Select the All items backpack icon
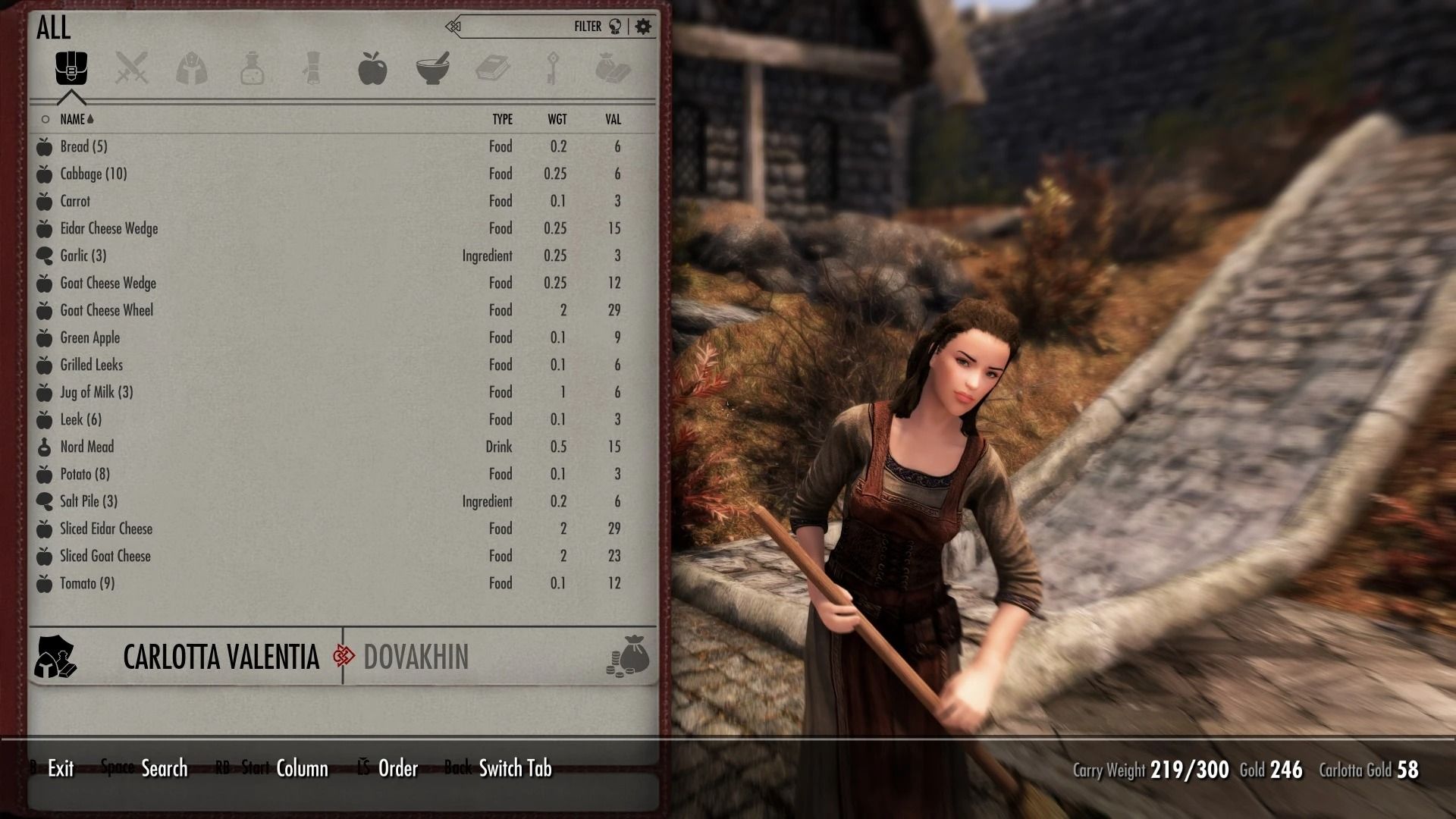Image resolution: width=1456 pixels, height=819 pixels. 71,69
